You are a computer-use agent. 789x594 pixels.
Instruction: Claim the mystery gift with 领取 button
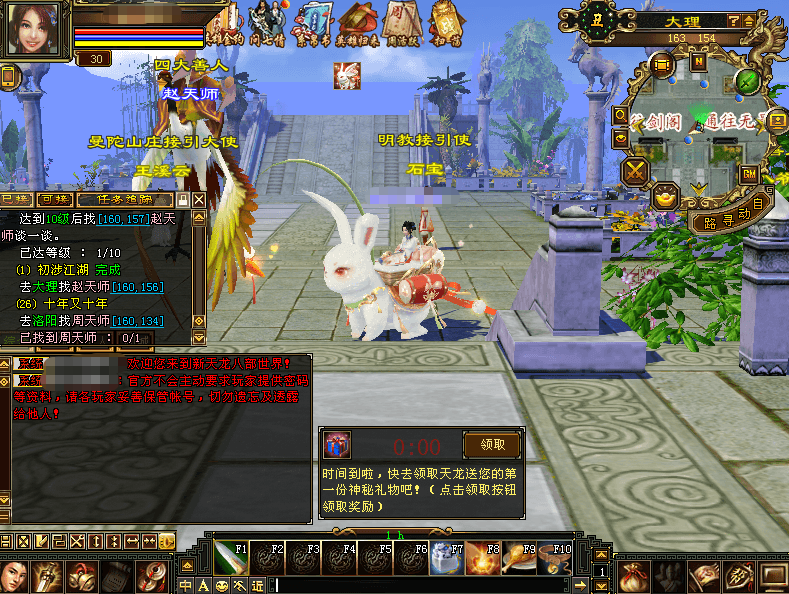point(491,445)
